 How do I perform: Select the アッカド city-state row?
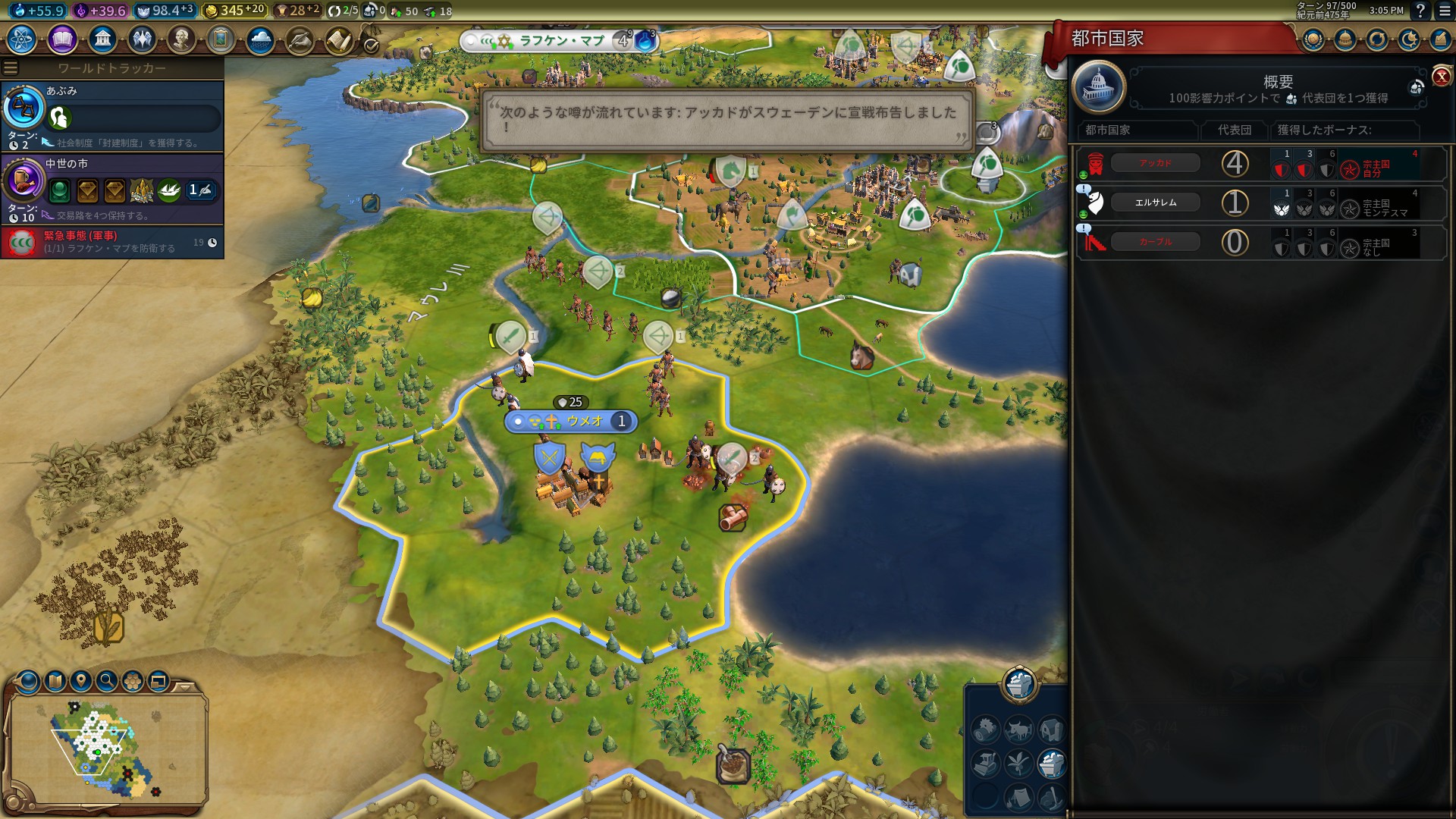1155,163
